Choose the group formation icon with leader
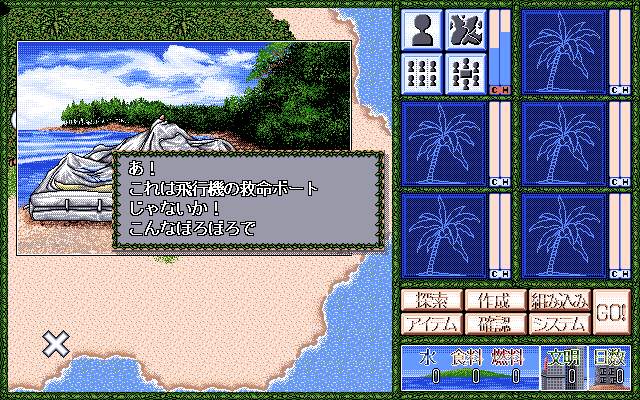The image size is (640, 400). click(x=465, y=72)
